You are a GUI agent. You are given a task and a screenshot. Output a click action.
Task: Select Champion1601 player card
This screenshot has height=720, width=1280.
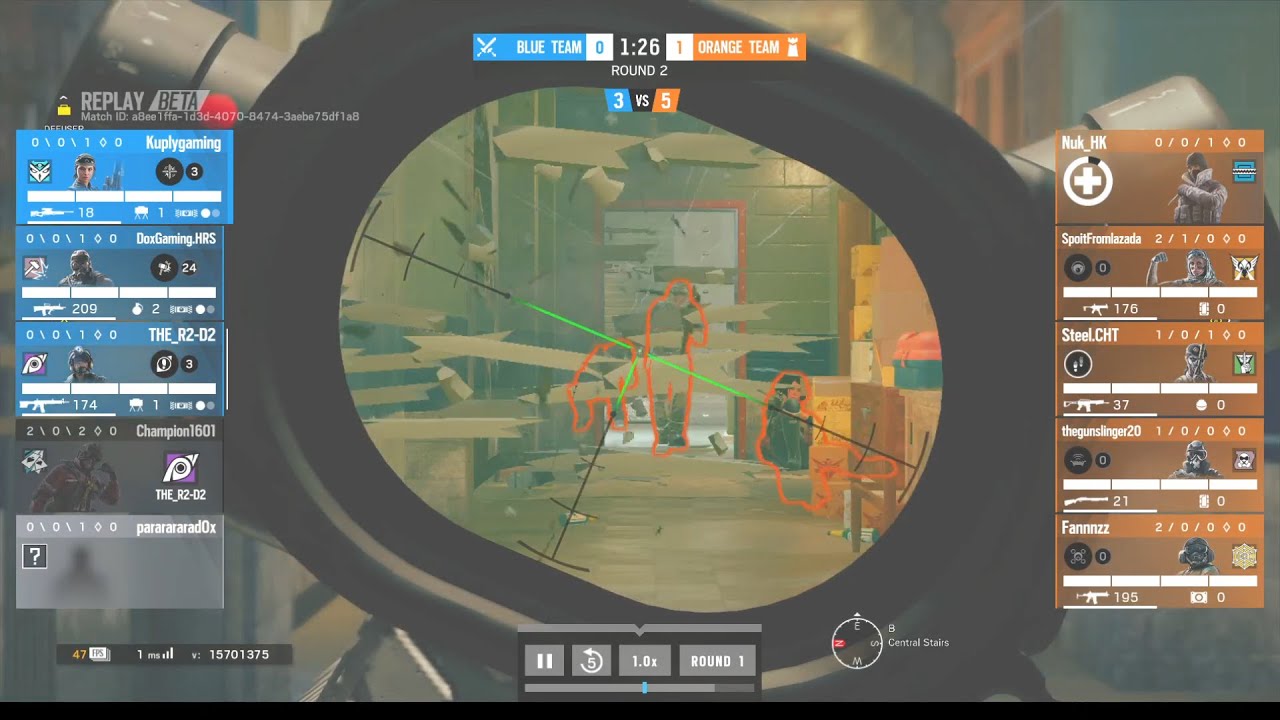120,464
